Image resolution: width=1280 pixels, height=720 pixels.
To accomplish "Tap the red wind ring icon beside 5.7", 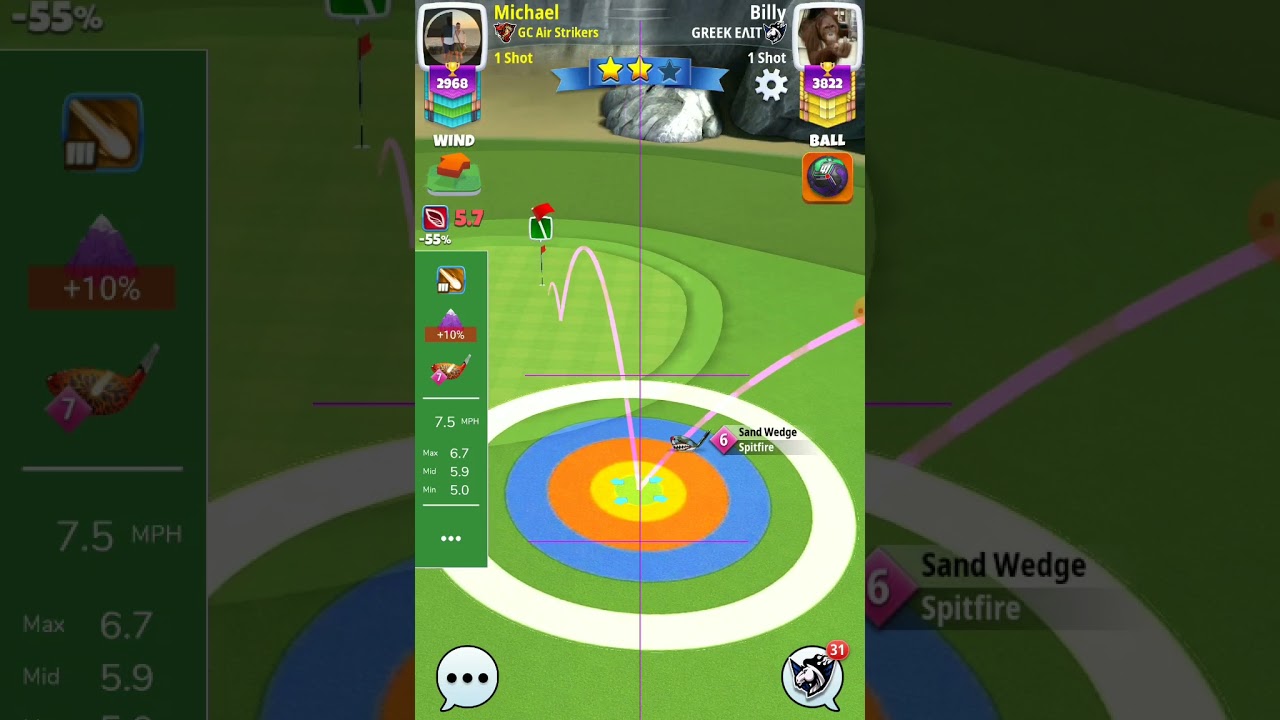I will coord(436,218).
